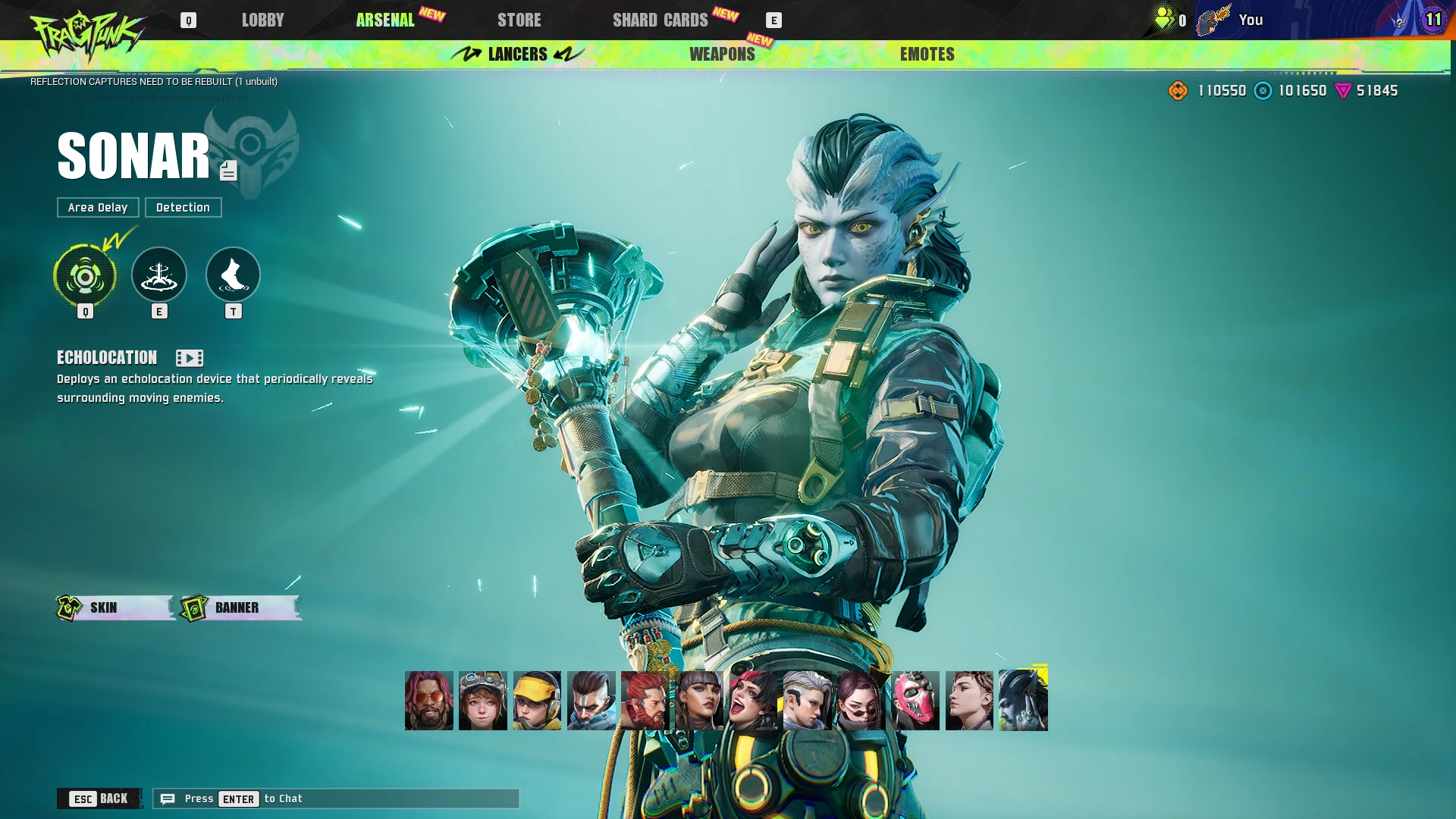Focus the chat input box
This screenshot has height=819, width=1456.
(x=336, y=799)
